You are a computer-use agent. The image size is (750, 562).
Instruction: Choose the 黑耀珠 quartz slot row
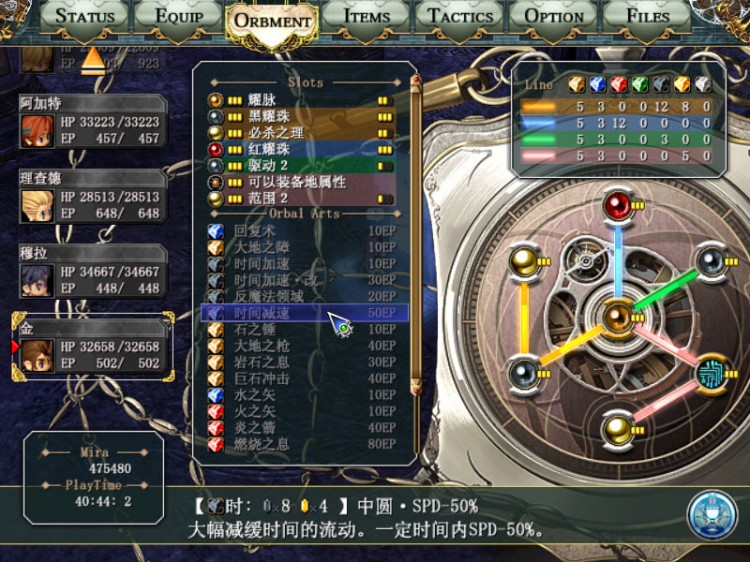coord(300,116)
